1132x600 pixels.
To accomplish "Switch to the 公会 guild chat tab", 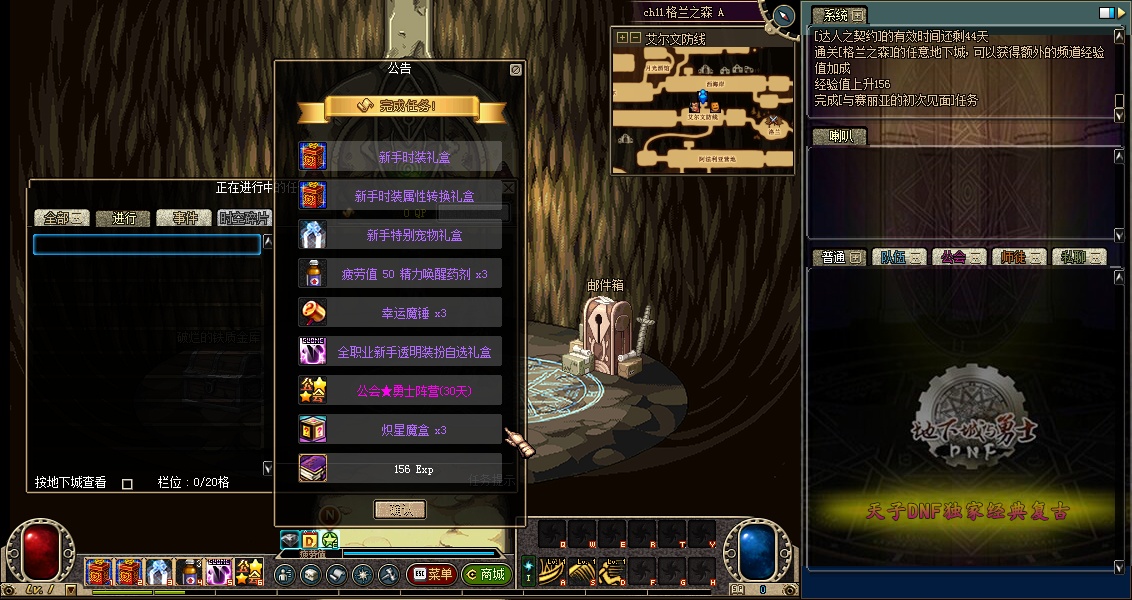I will tap(959, 257).
